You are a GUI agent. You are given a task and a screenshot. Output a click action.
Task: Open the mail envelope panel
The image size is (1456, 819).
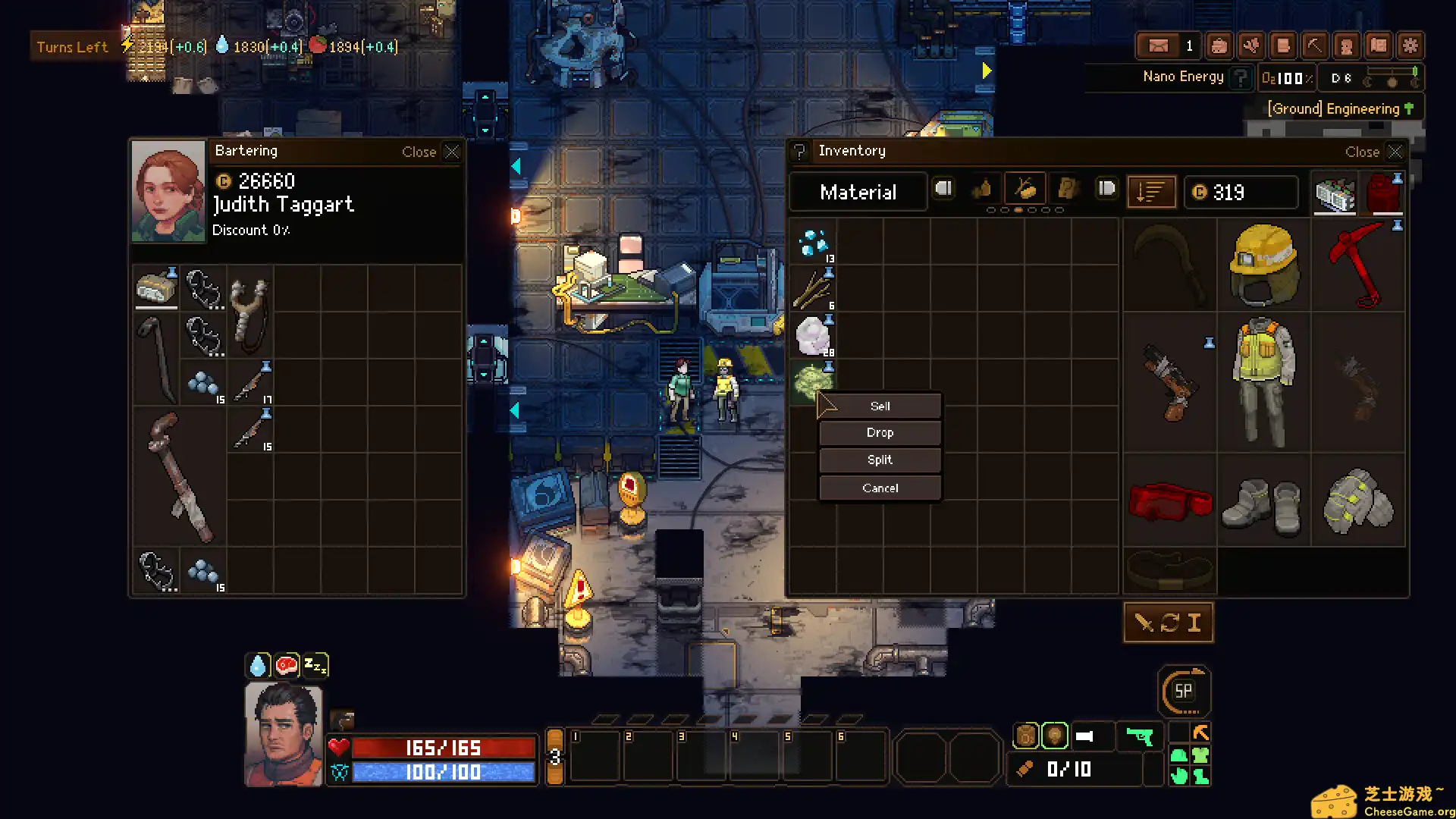[1159, 45]
